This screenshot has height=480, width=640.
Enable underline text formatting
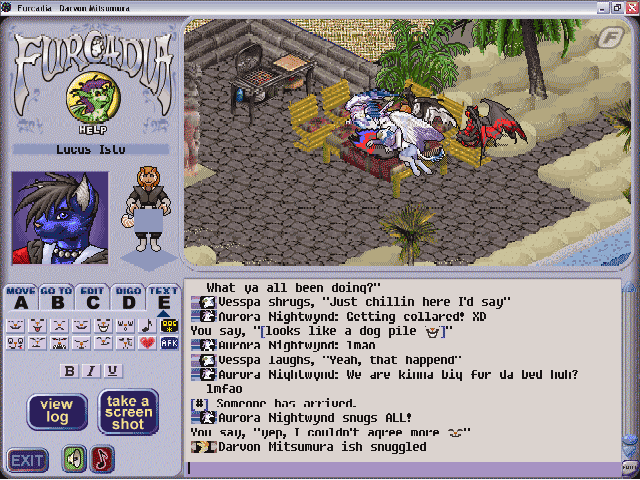coord(113,371)
